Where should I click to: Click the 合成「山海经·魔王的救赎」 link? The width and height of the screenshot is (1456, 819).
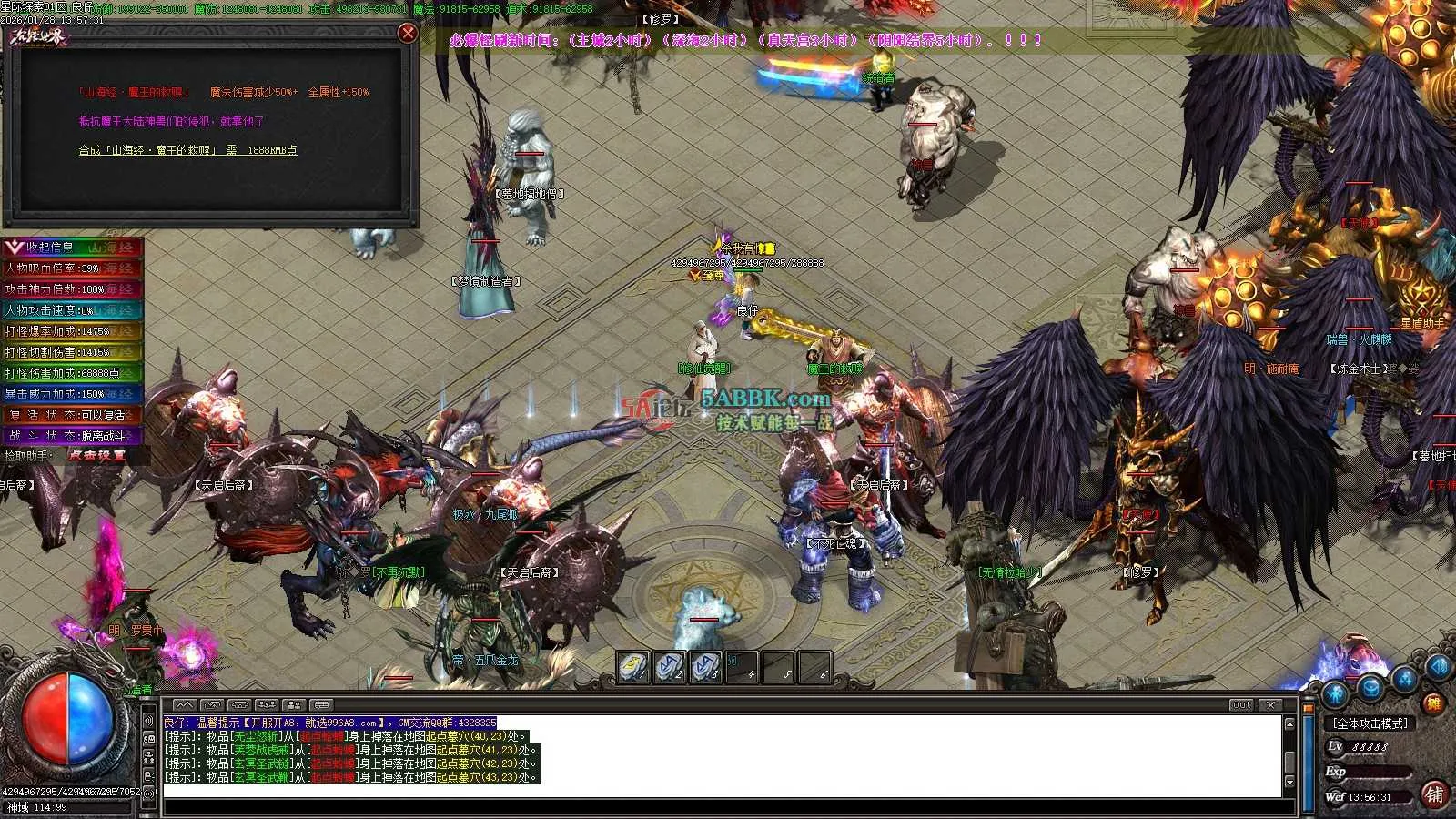[187, 150]
